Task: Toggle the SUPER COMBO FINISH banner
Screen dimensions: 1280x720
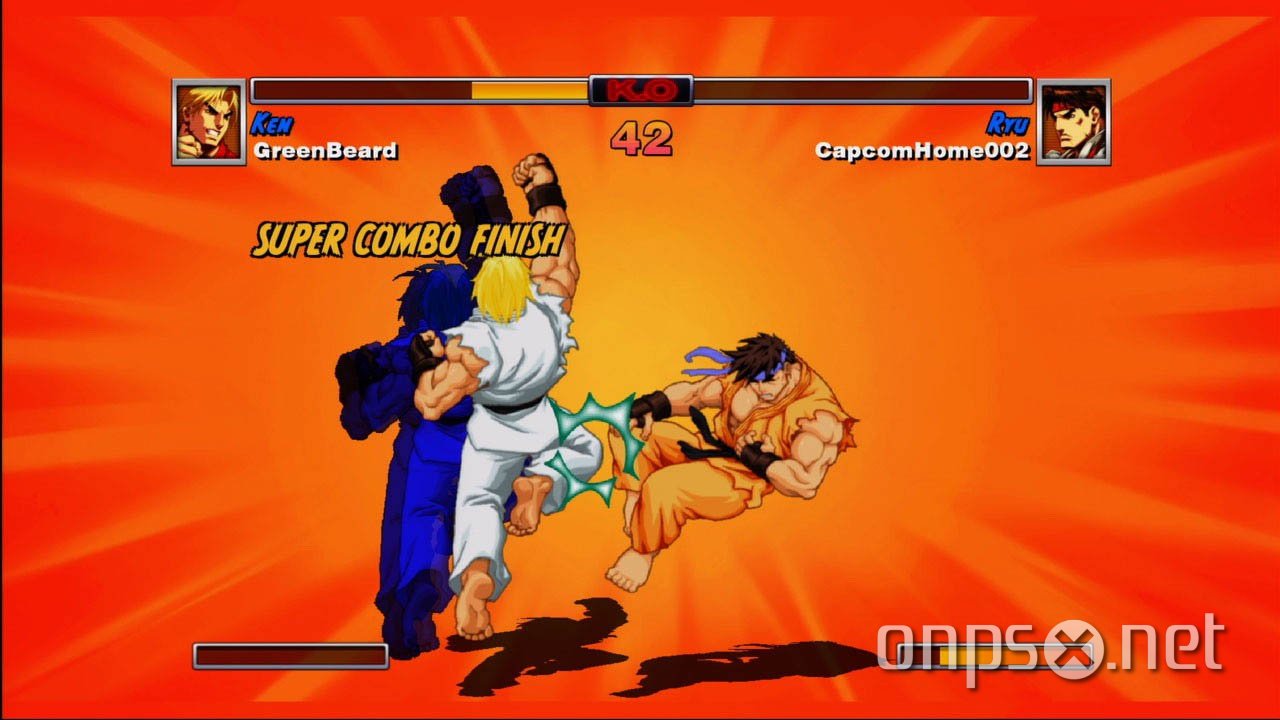Action: (x=410, y=240)
